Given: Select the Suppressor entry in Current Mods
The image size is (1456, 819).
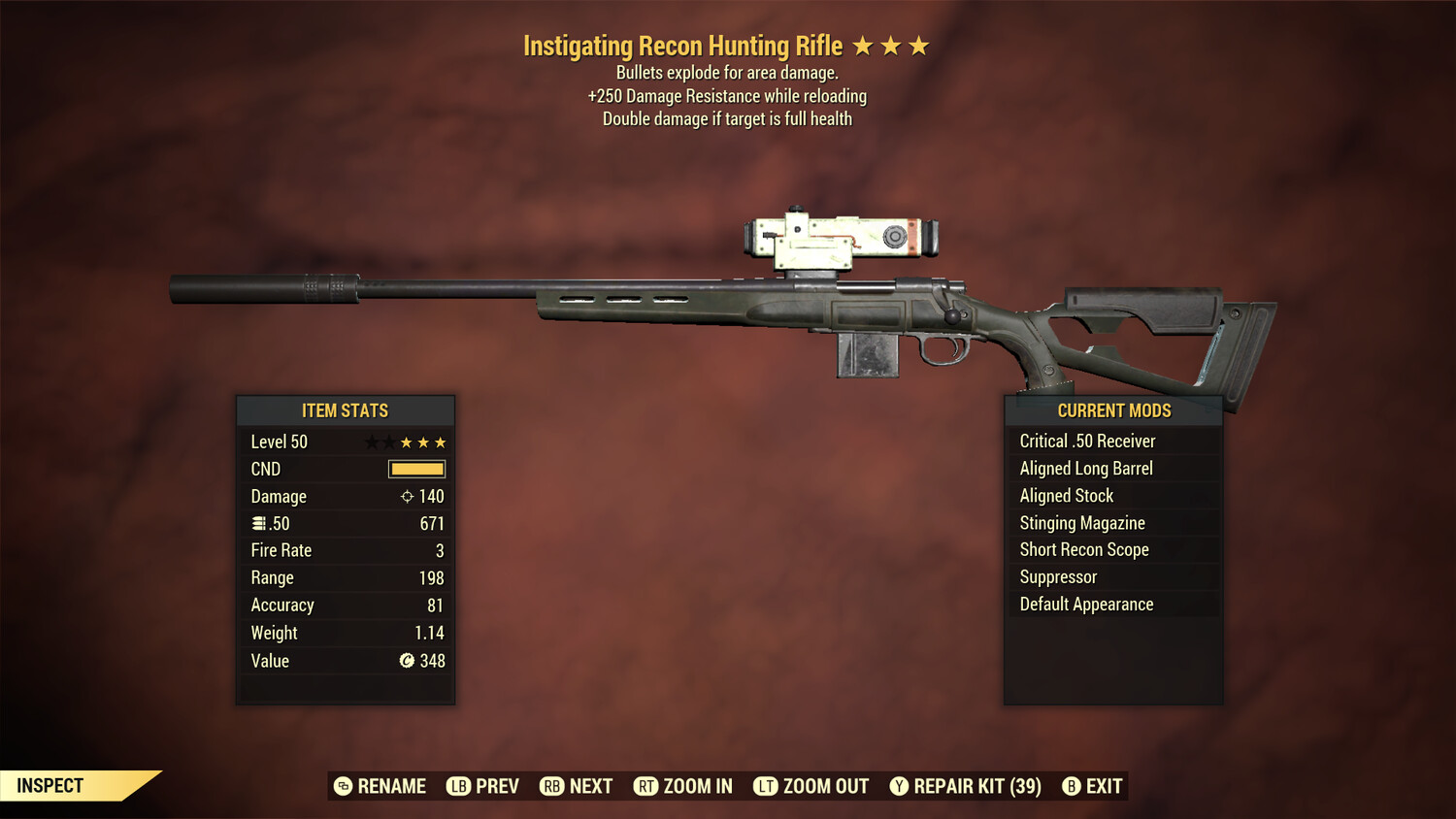Looking at the screenshot, I should tap(1058, 576).
